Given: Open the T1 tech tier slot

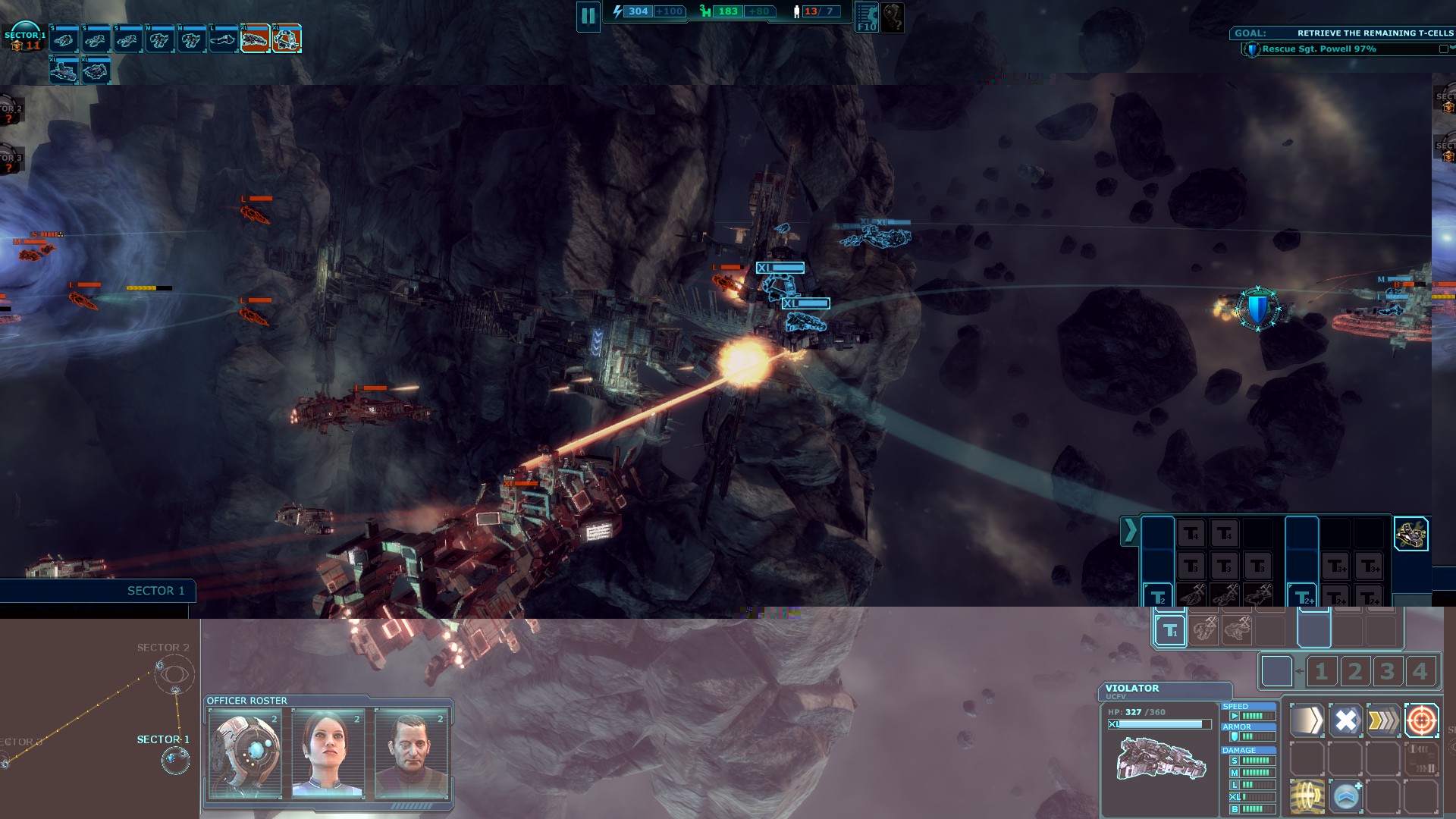Looking at the screenshot, I should (1170, 631).
